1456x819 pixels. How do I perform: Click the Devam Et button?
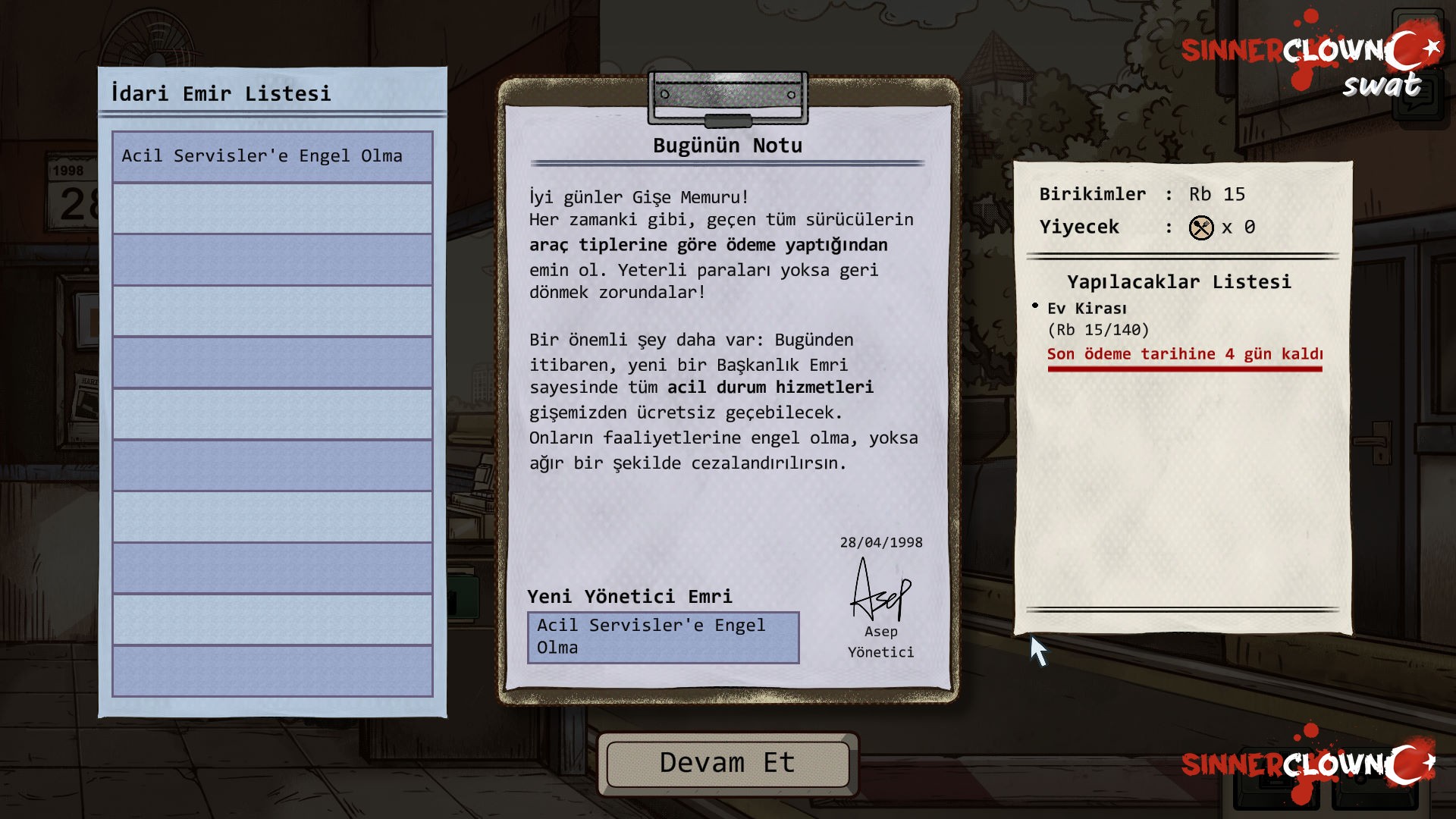727,763
